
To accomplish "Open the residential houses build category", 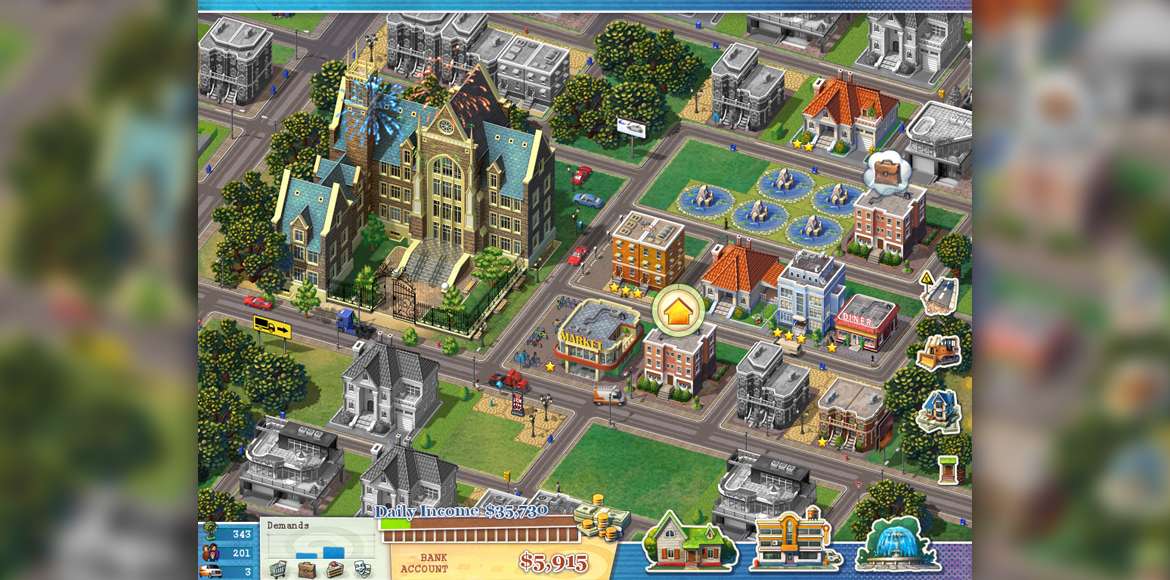I will pos(690,544).
